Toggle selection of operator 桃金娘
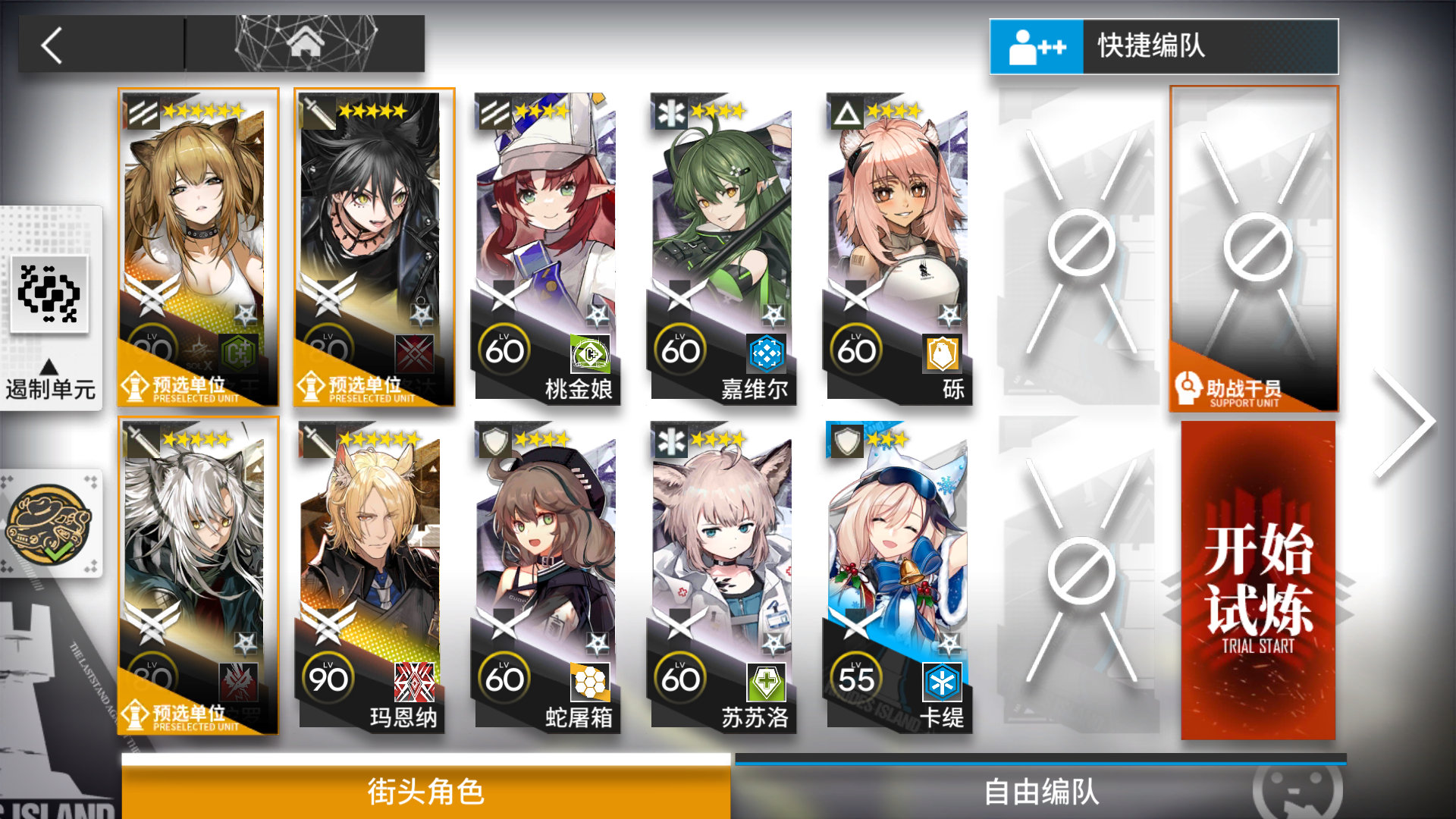This screenshot has width=1456, height=819. [548, 250]
